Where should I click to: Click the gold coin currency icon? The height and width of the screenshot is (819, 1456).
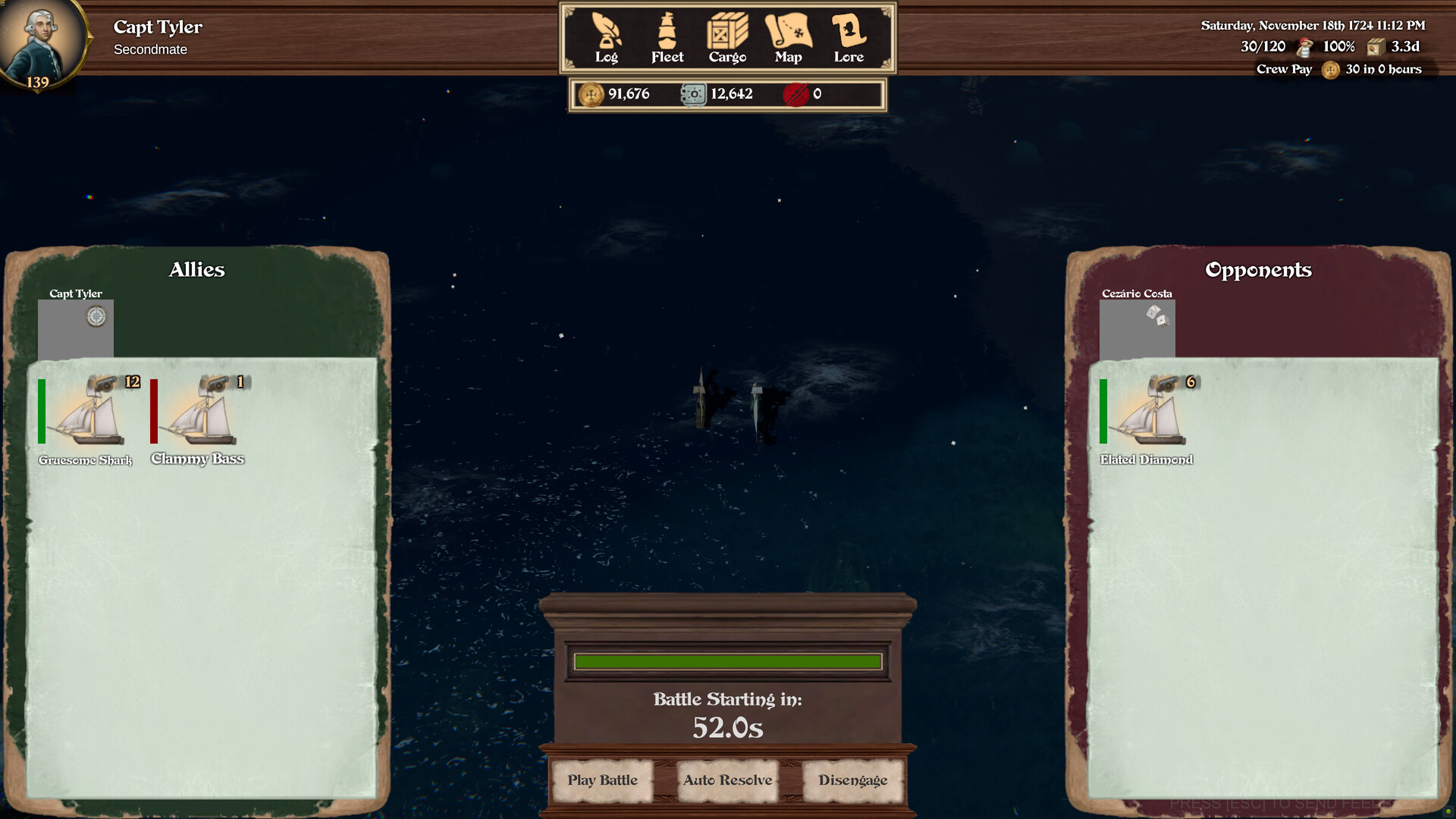[x=591, y=94]
